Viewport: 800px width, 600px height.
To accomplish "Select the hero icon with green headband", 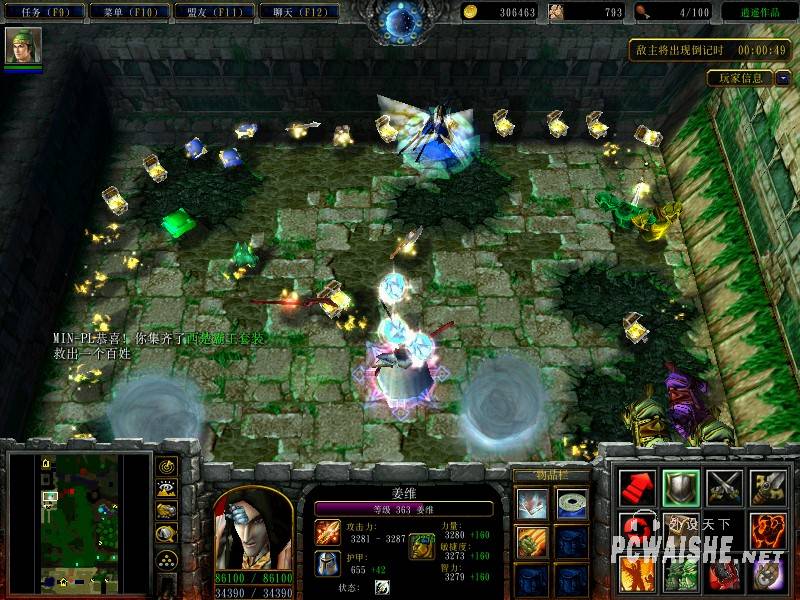I will 22,45.
